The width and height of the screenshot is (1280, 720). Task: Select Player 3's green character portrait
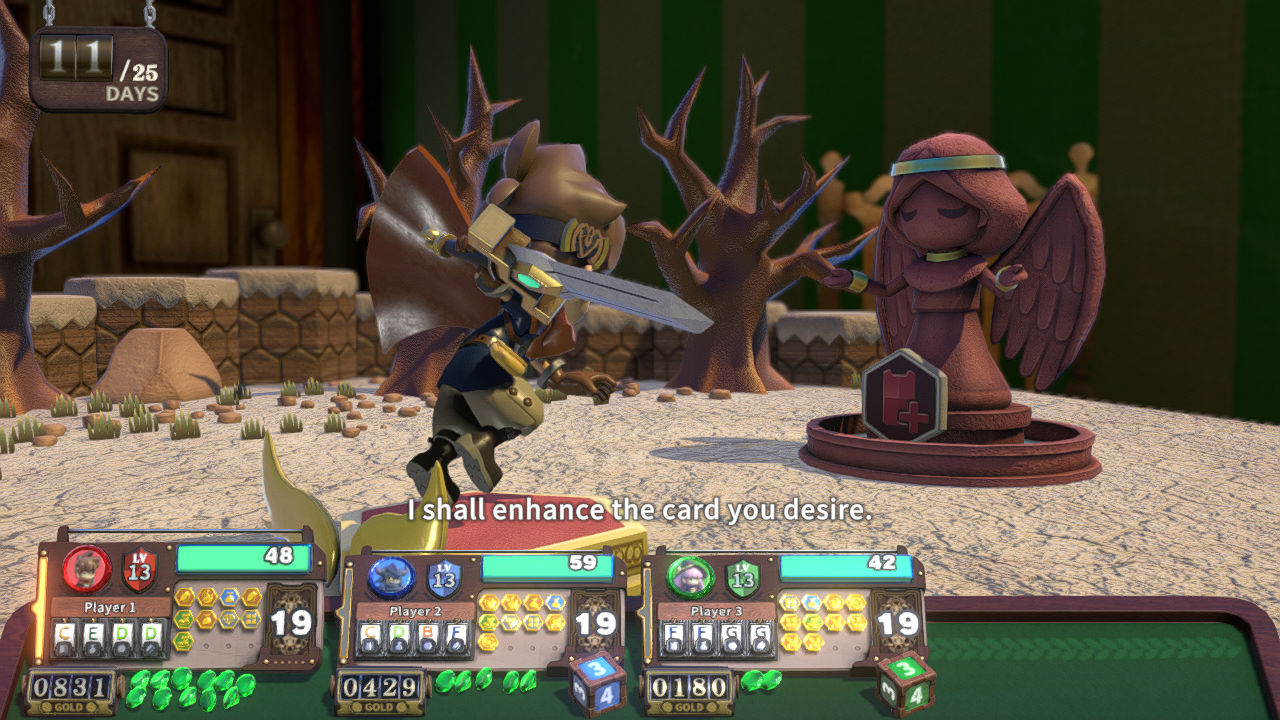(691, 577)
